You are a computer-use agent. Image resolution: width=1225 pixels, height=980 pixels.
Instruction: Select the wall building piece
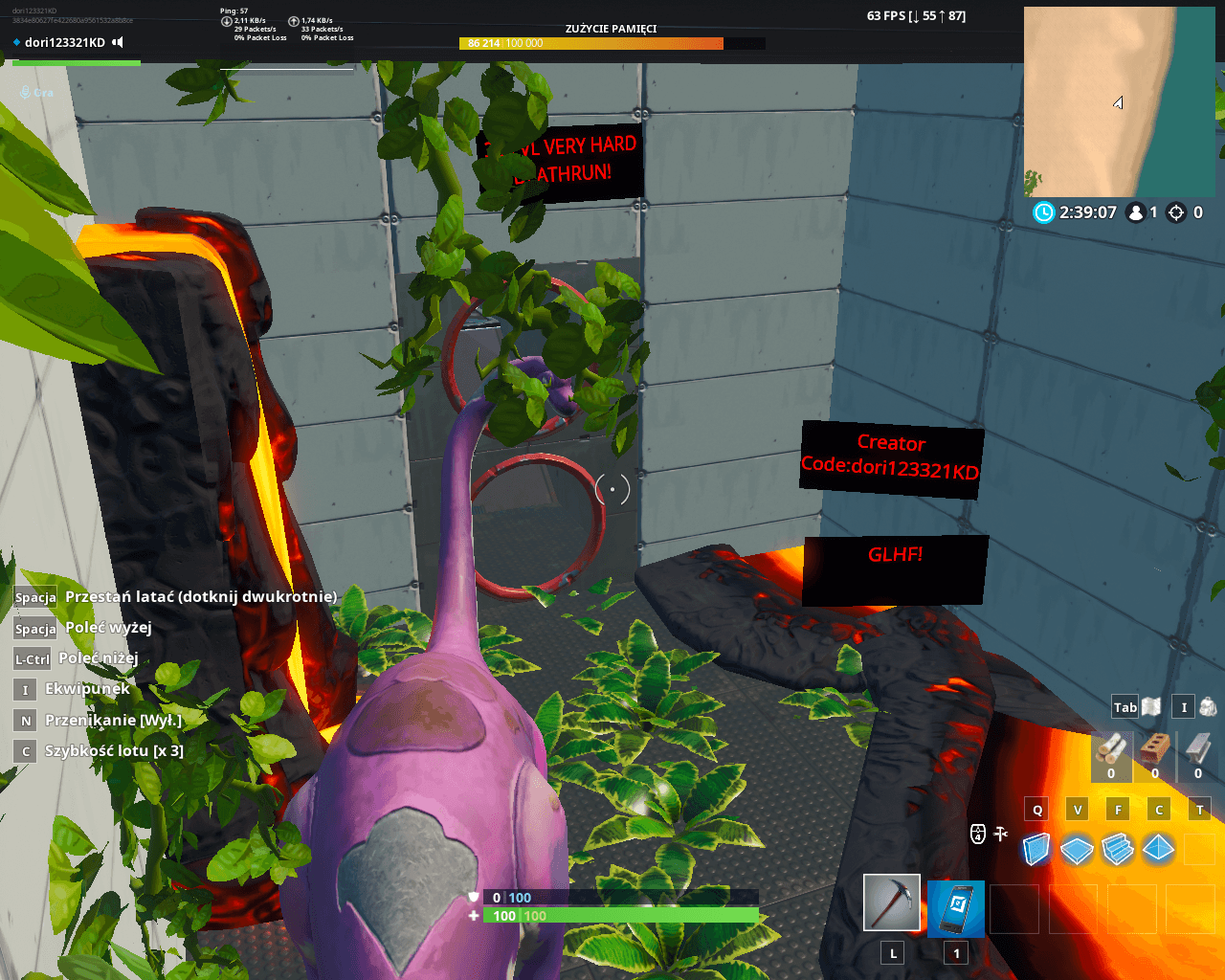[x=1036, y=849]
